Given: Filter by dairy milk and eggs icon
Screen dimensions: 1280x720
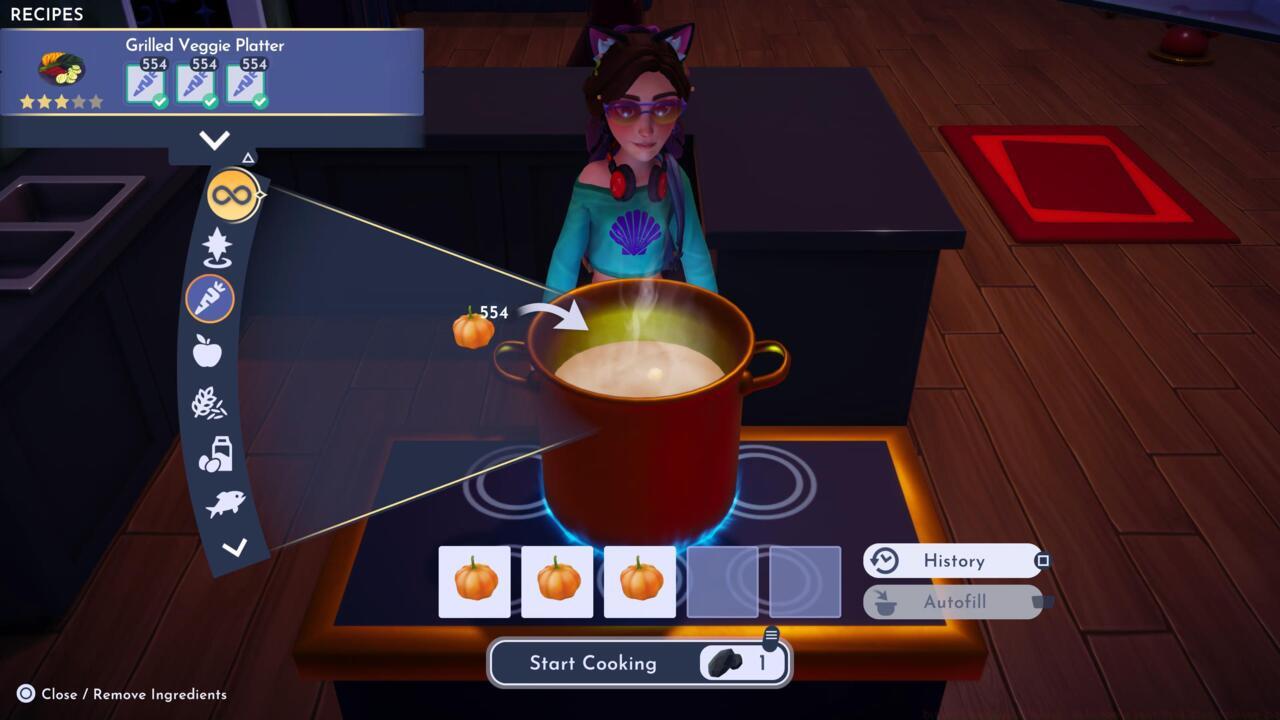Looking at the screenshot, I should [x=215, y=454].
